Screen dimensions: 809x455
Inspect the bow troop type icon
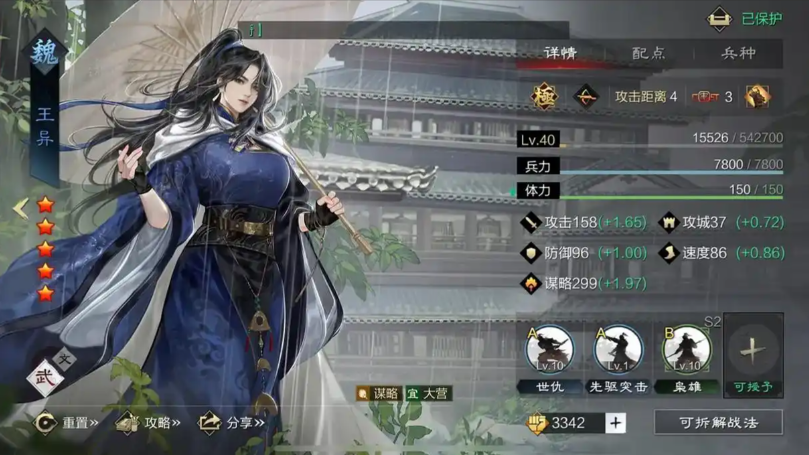[584, 97]
